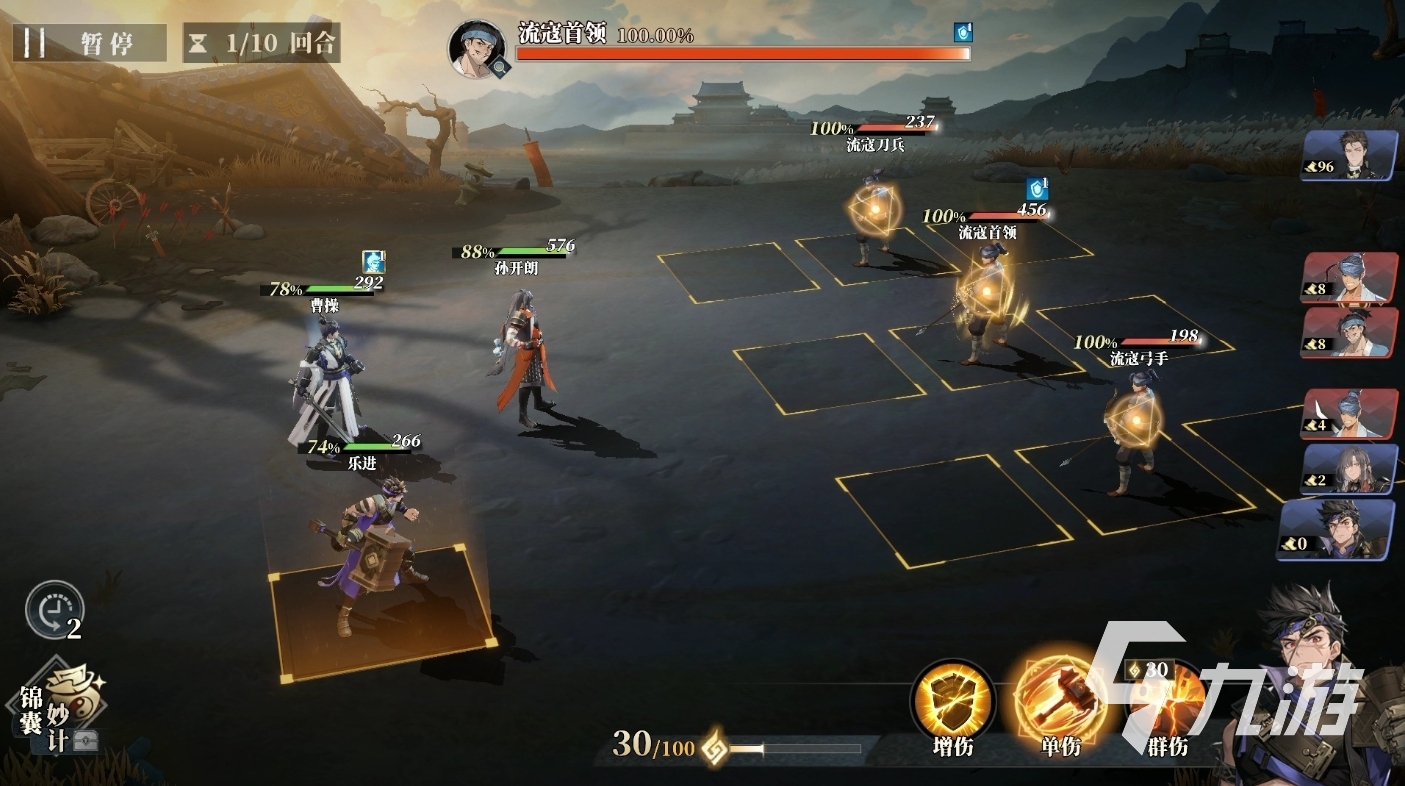
Task: Select the boss portrait beside the top health bar
Action: coord(477,47)
